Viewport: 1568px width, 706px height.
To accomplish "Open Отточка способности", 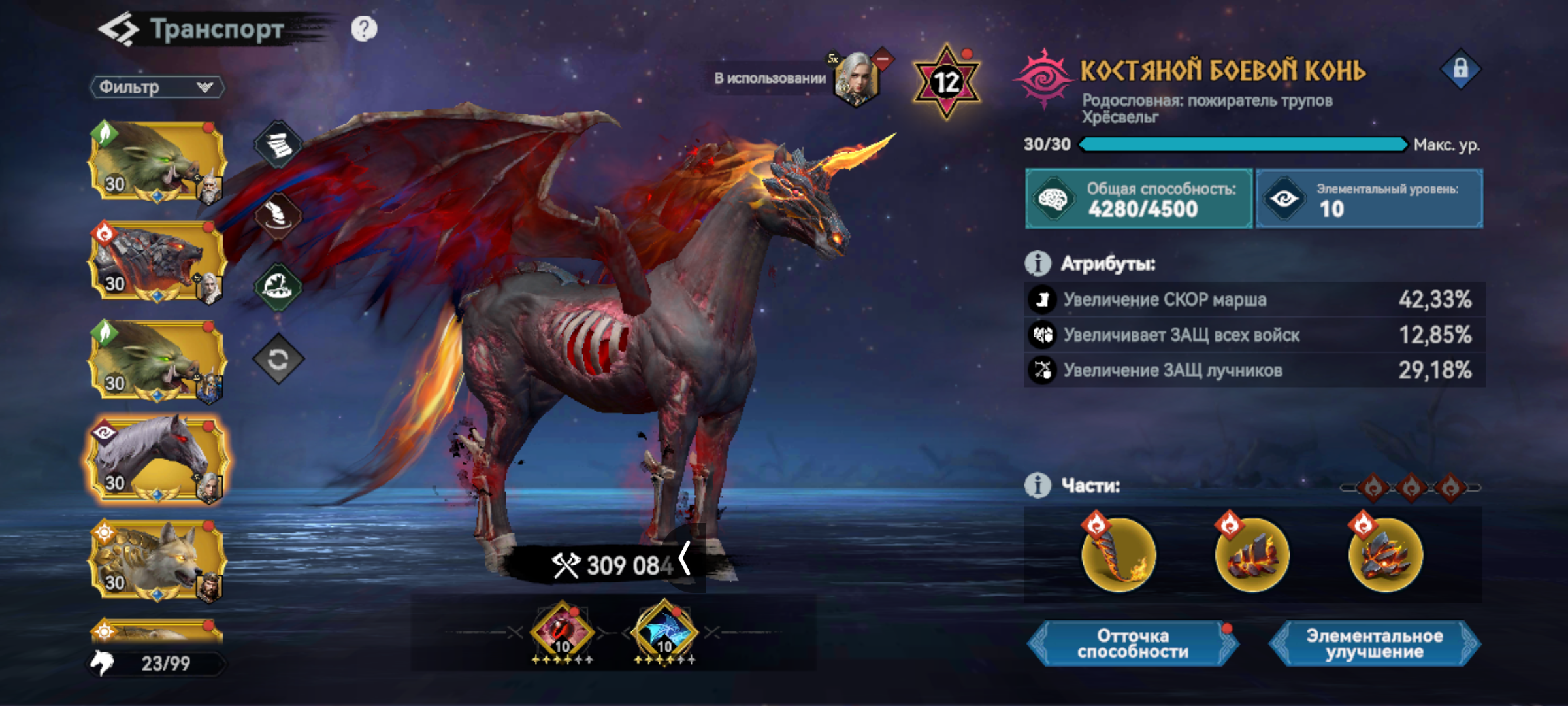I will pyautogui.click(x=1133, y=644).
